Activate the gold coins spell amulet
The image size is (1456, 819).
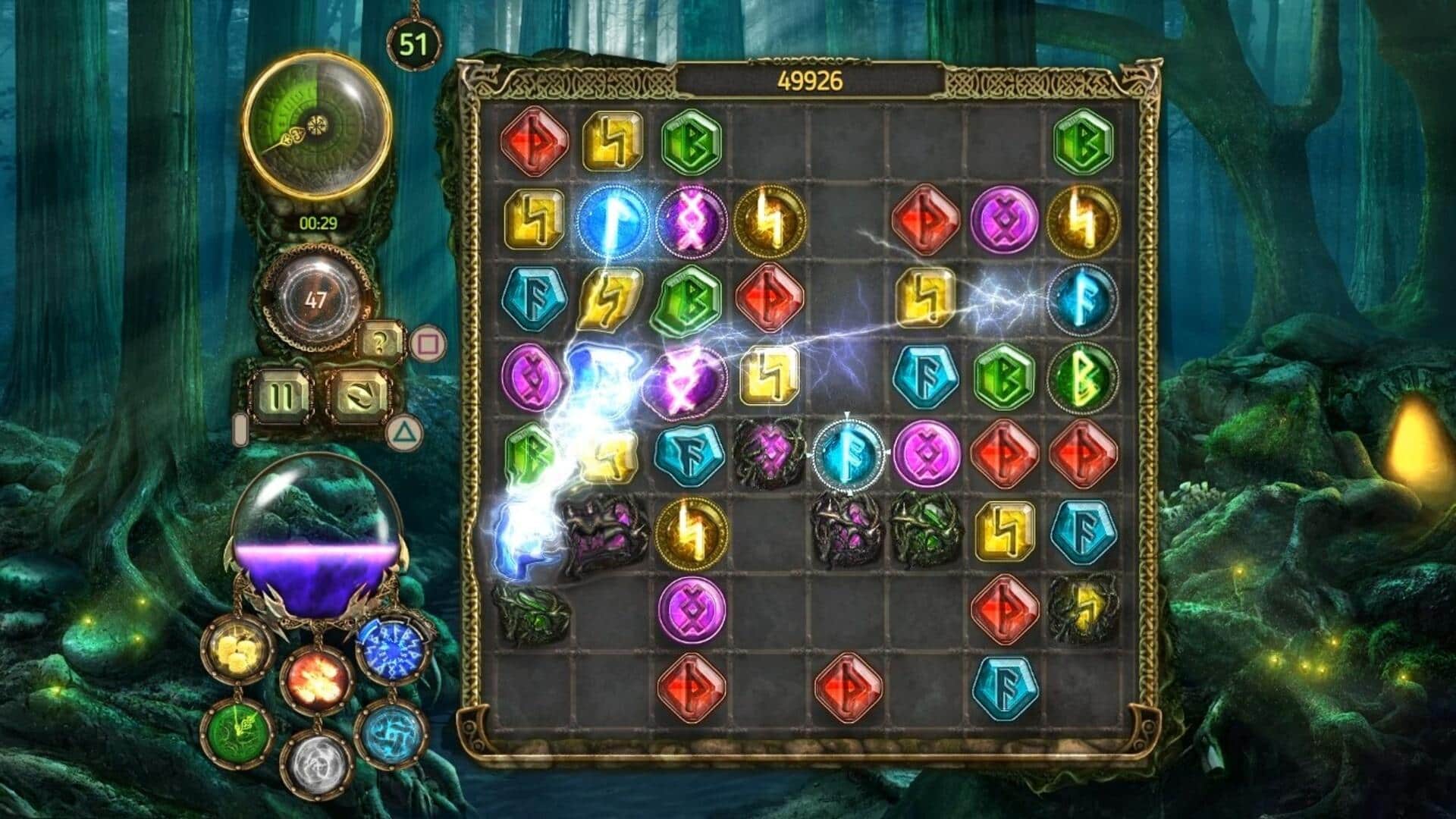239,648
